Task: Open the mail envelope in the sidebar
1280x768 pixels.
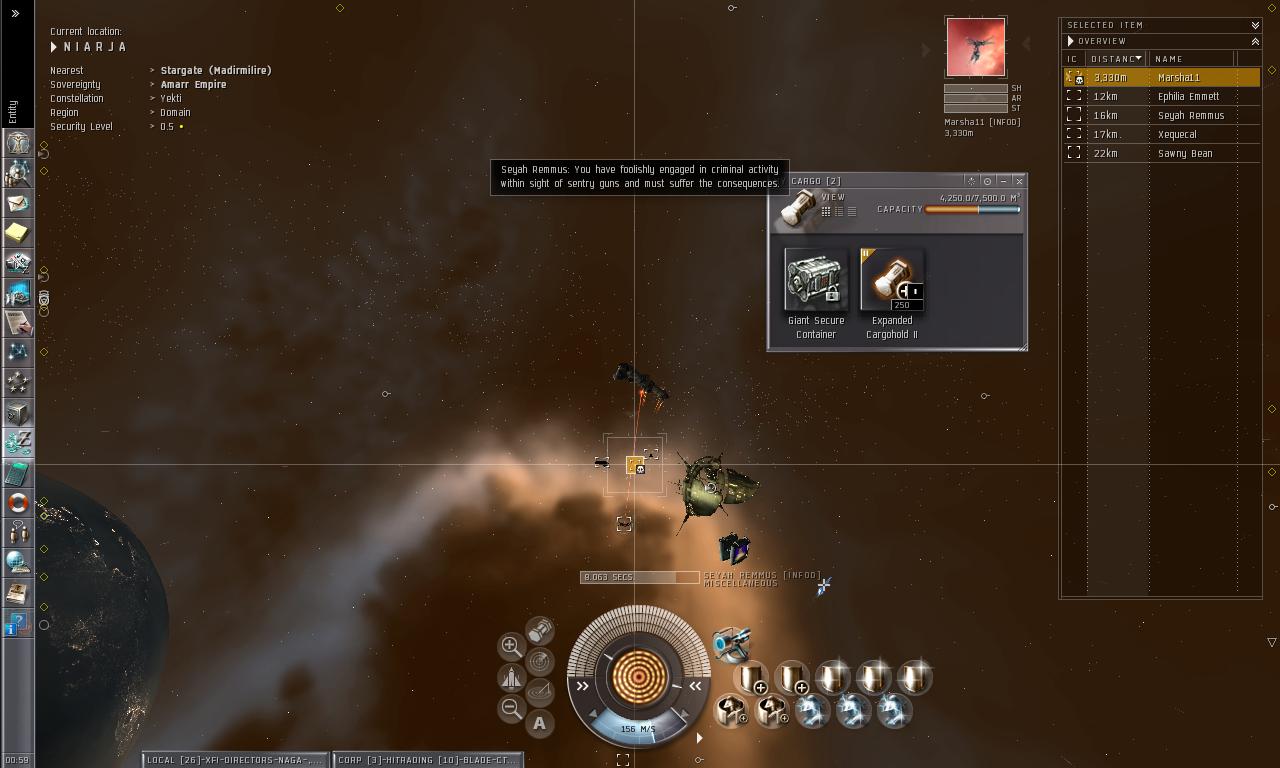Action: tap(18, 203)
